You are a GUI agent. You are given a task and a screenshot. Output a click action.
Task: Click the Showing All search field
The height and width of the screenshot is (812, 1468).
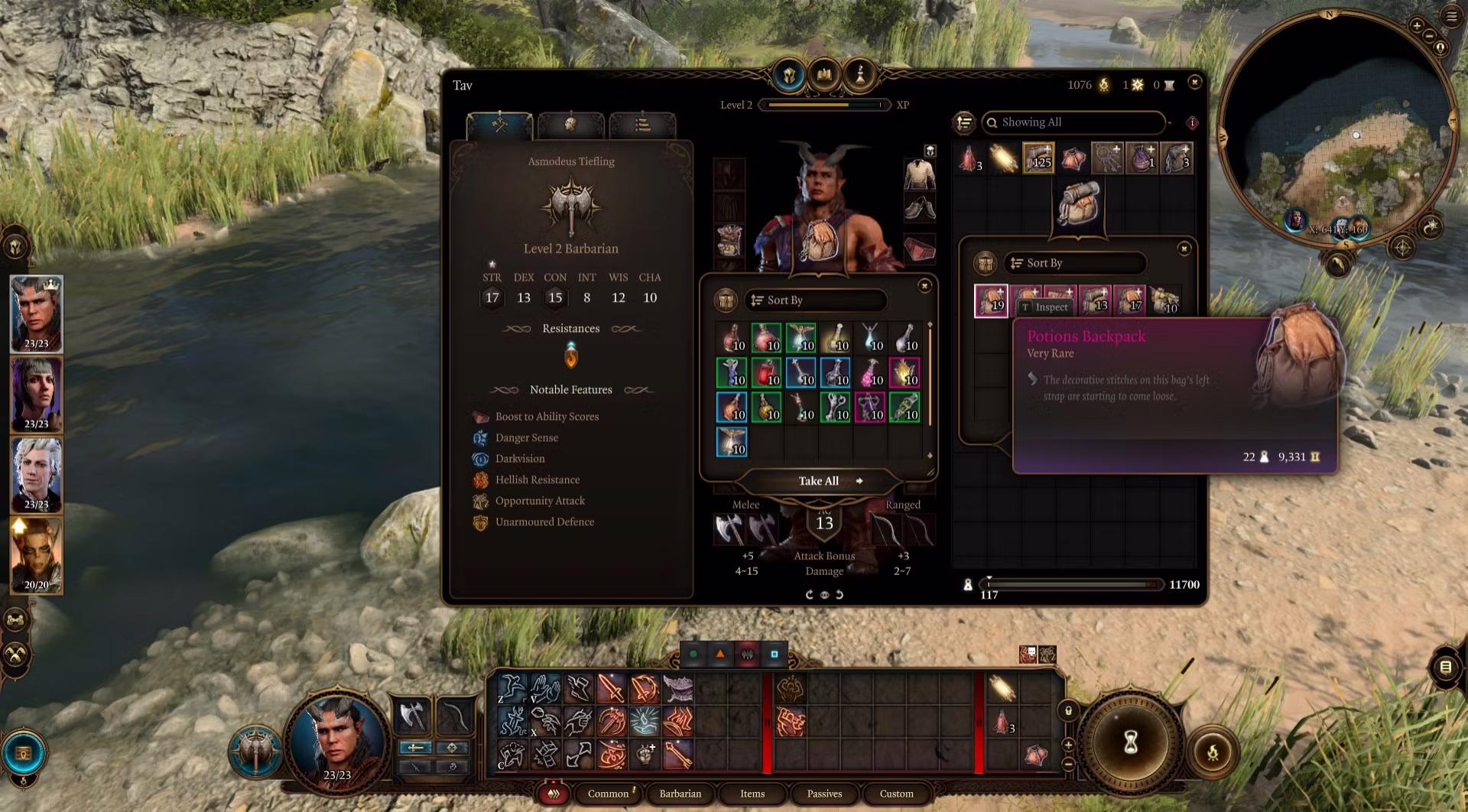(x=1074, y=122)
